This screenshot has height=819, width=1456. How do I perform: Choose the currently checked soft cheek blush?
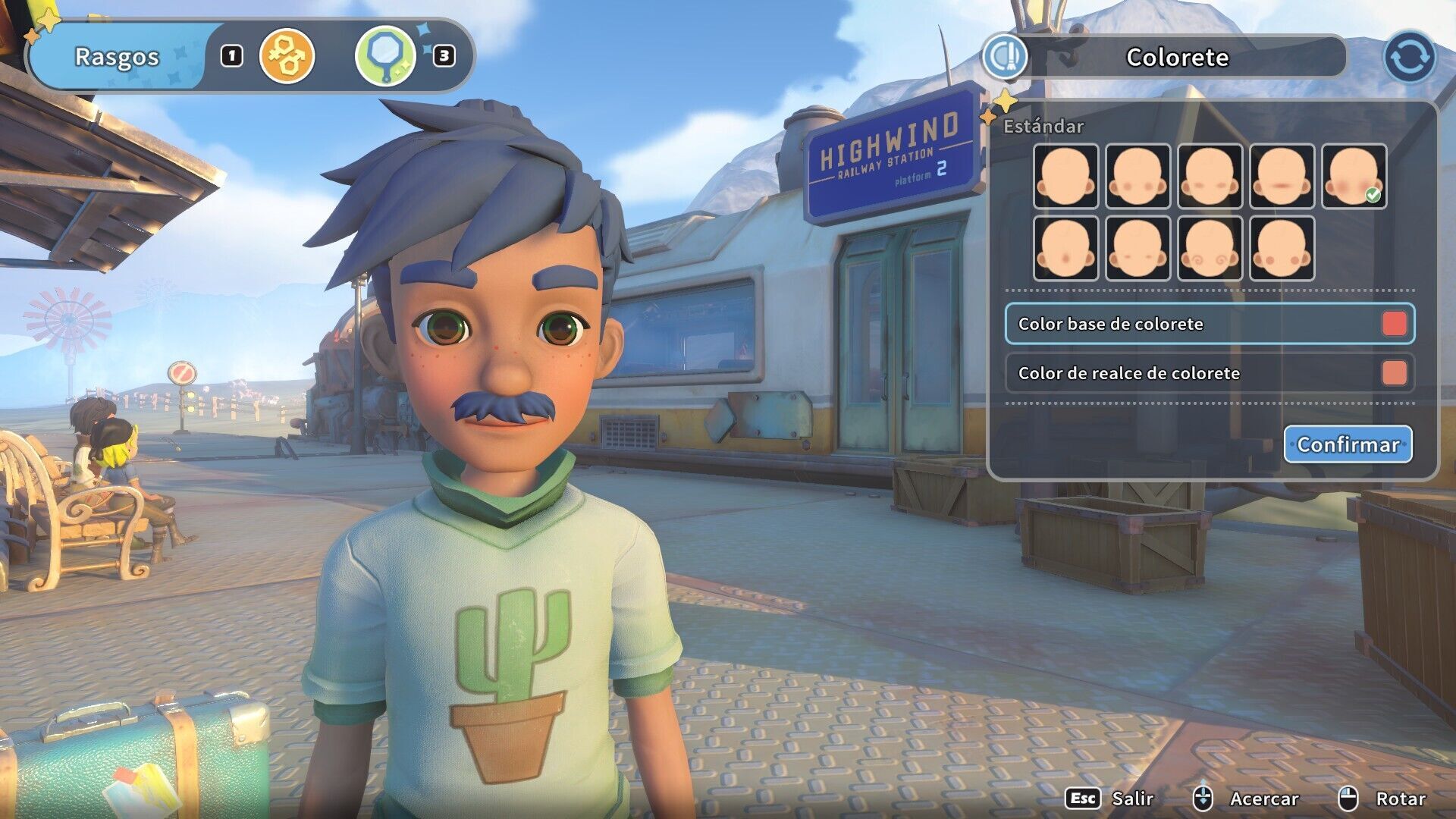[x=1354, y=176]
